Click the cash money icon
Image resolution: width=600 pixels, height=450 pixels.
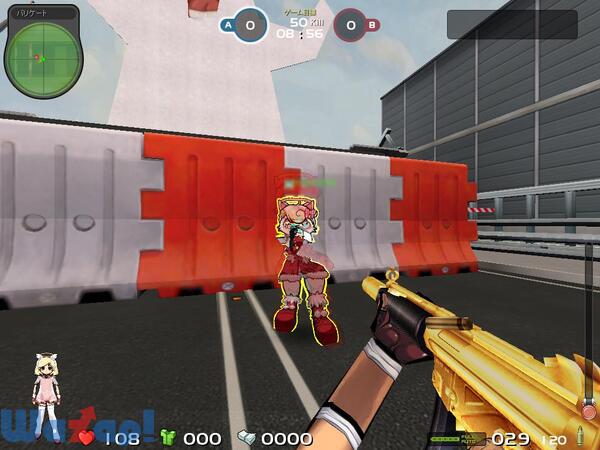247,438
